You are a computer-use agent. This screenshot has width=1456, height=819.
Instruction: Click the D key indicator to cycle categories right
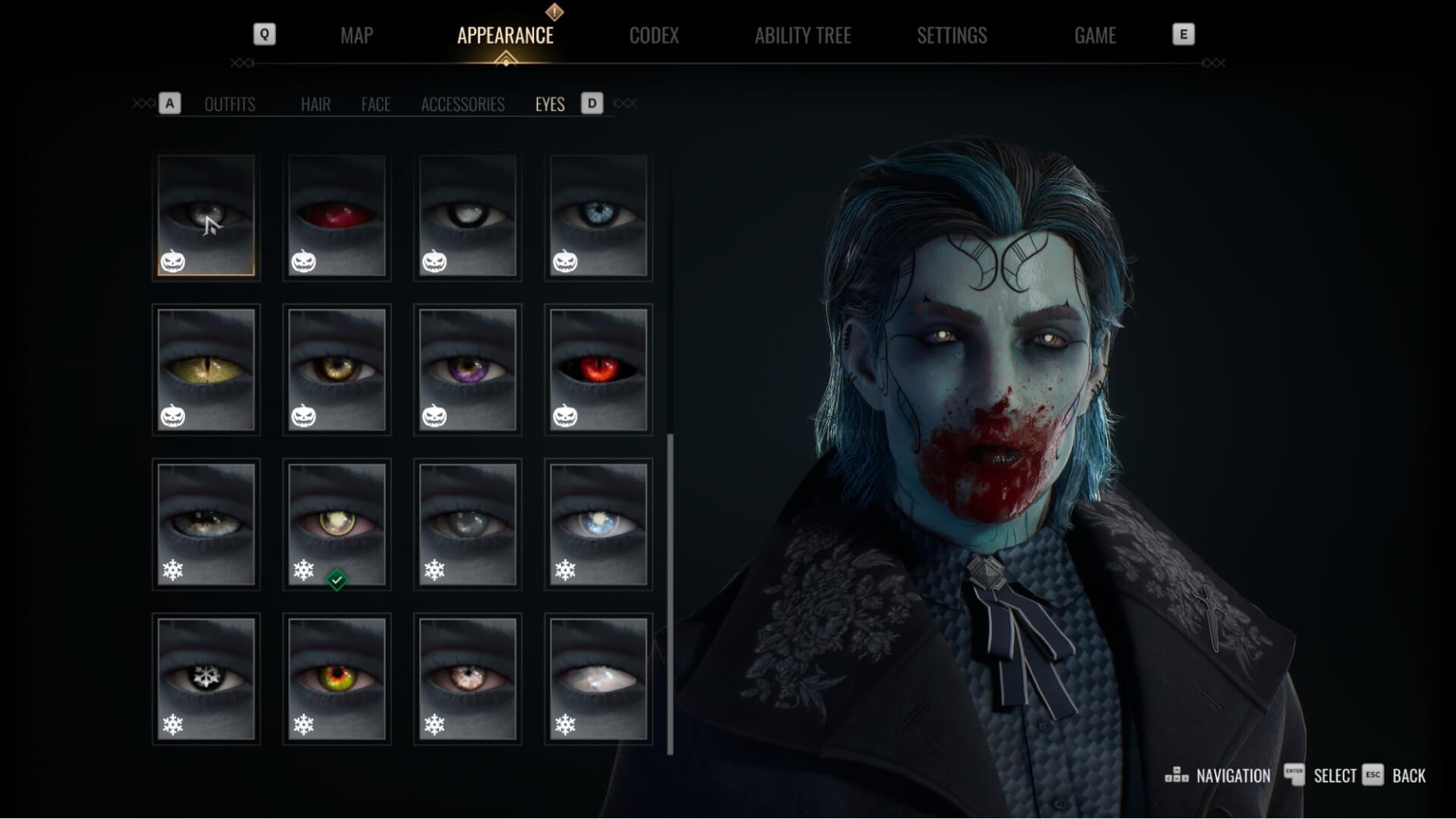(x=591, y=103)
